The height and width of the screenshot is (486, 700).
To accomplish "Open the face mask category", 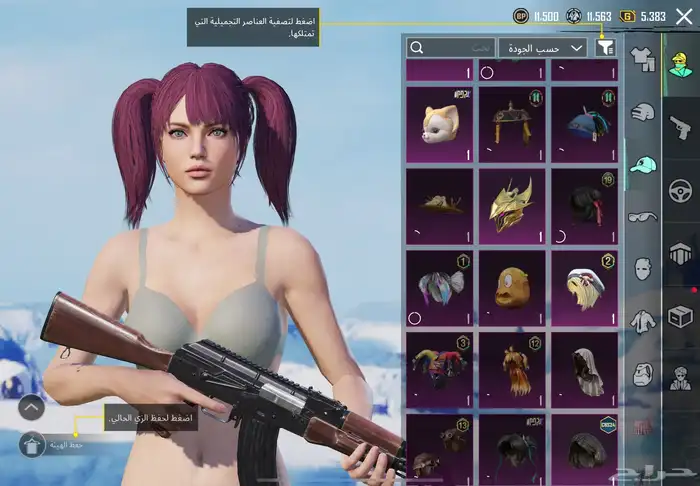I will (642, 268).
